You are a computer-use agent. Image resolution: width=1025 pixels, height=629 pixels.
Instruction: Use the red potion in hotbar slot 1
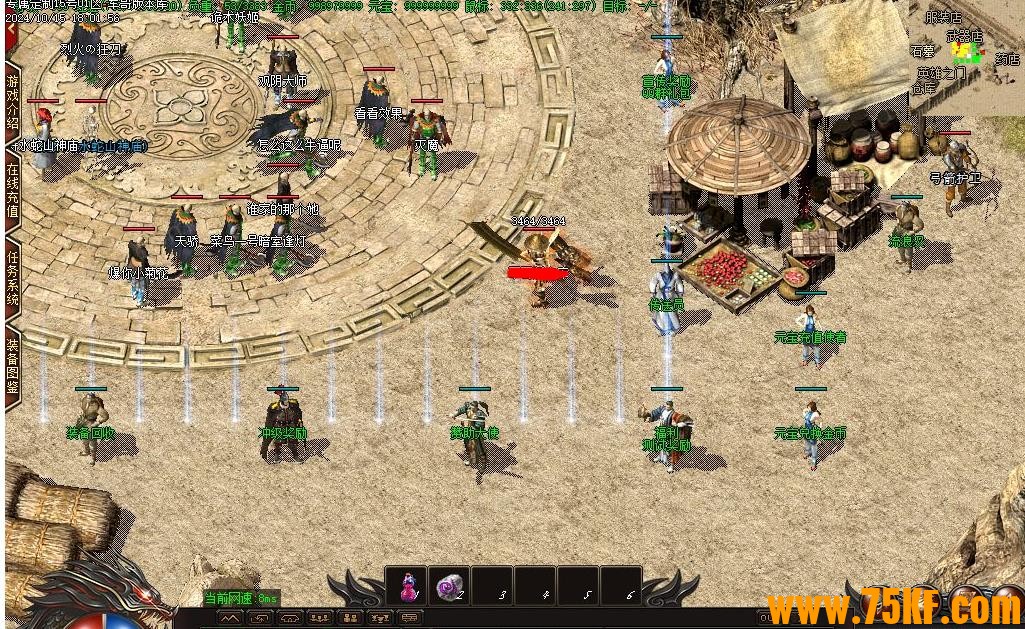pos(408,587)
